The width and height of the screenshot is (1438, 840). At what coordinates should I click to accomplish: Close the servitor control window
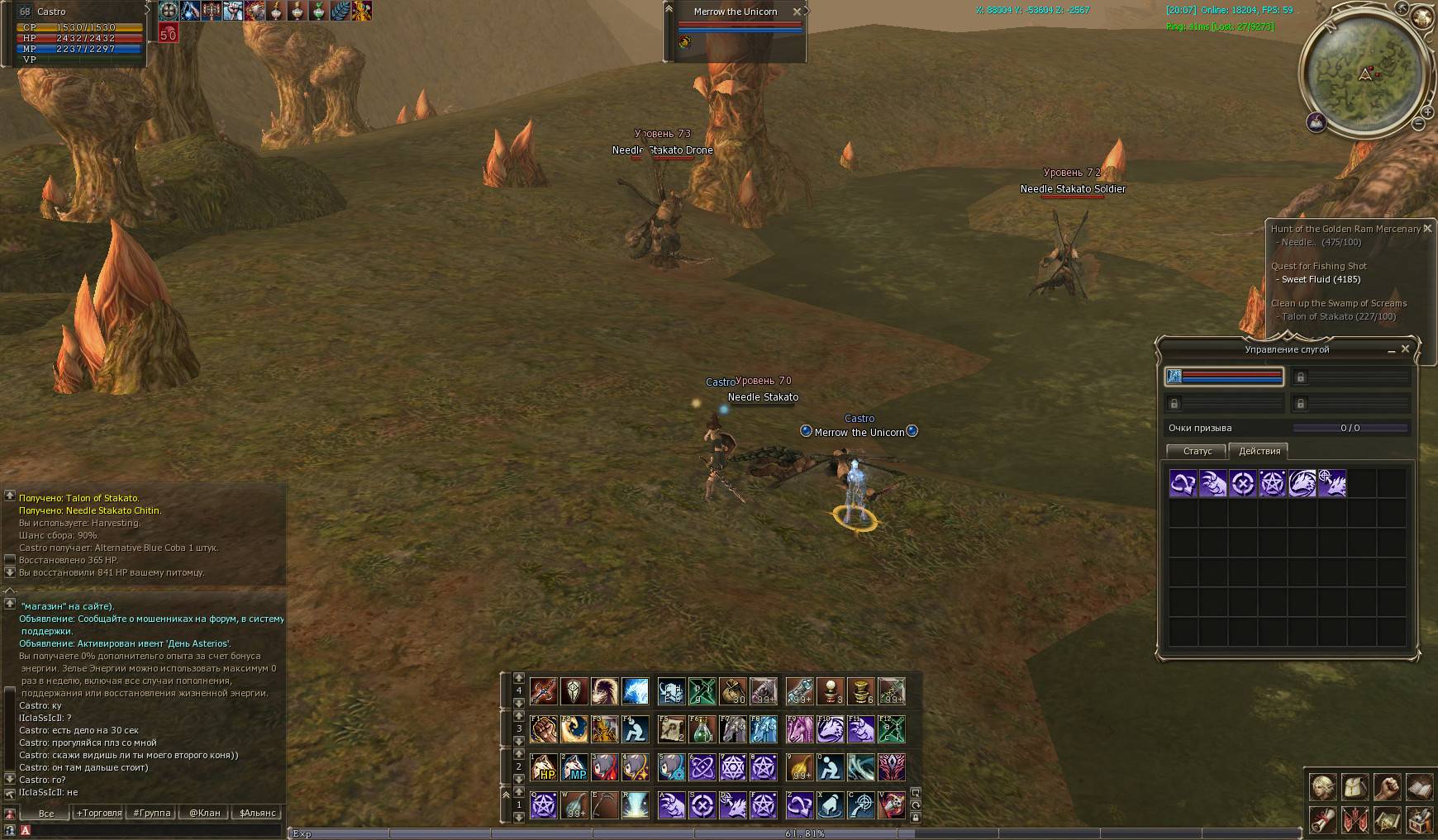[1405, 349]
